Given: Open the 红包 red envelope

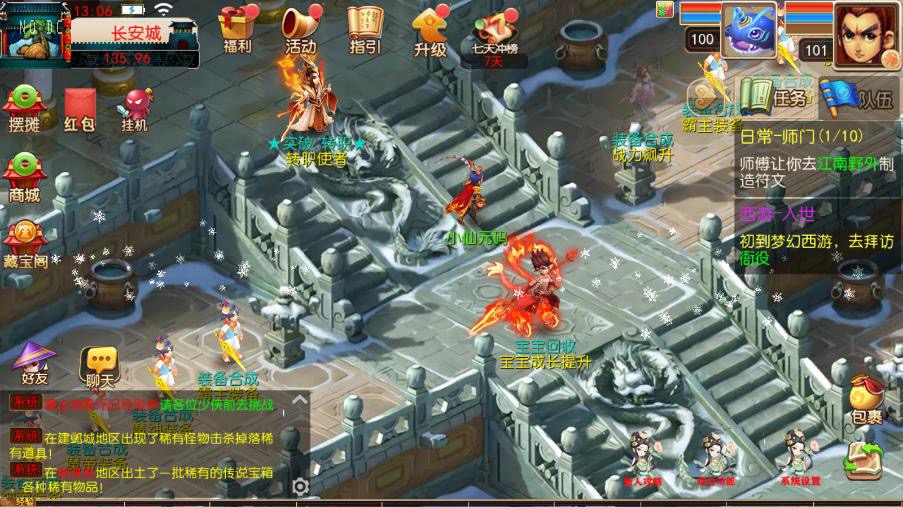Looking at the screenshot, I should (80, 108).
